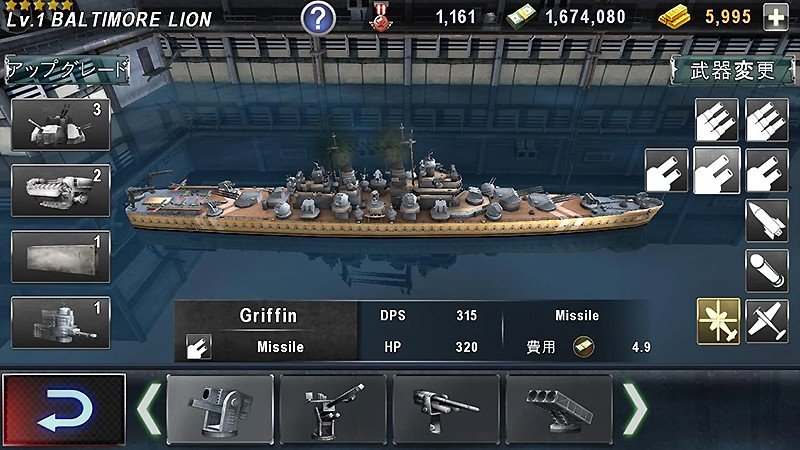
Task: Pick the angled-rail launcher weapon
Action: [x=333, y=408]
